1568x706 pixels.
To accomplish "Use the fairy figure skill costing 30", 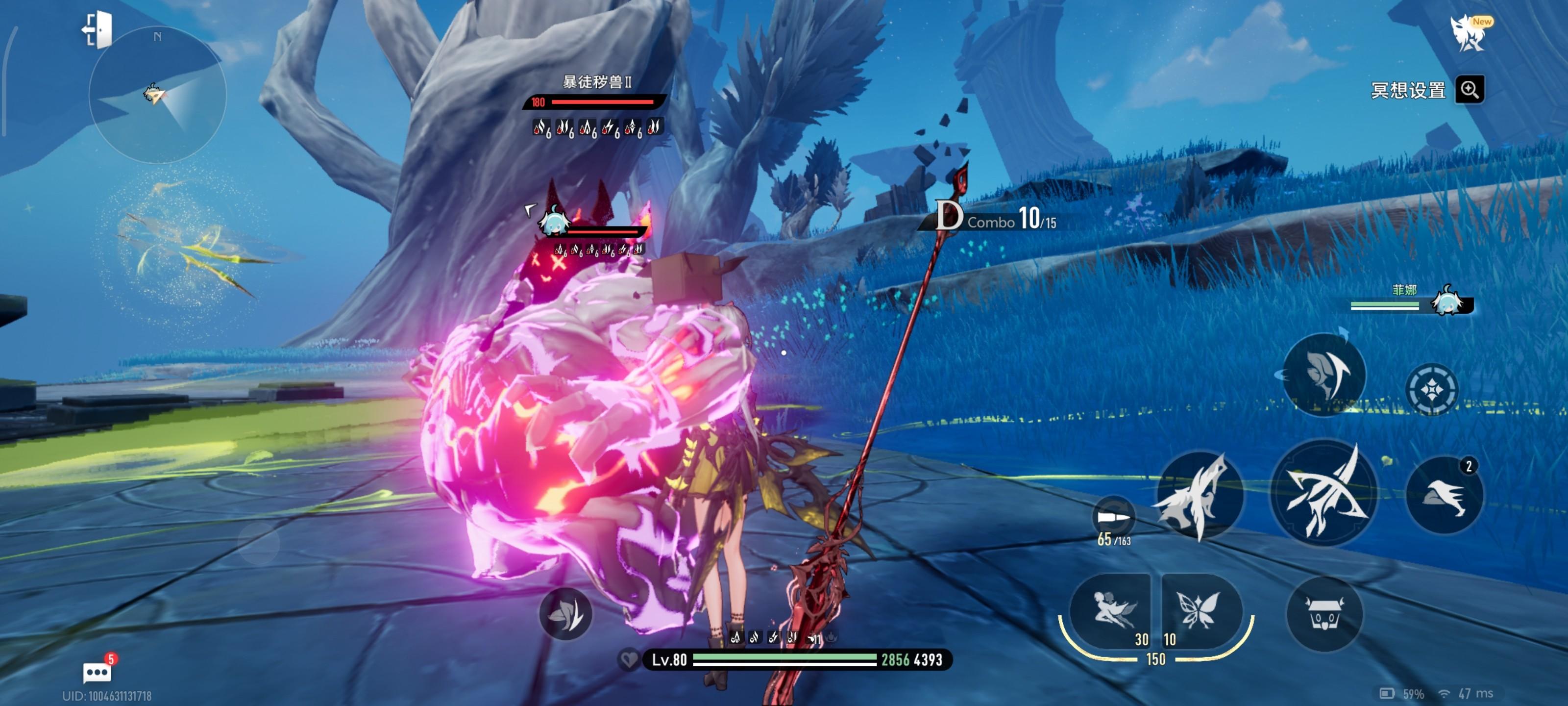I will pos(1111,611).
